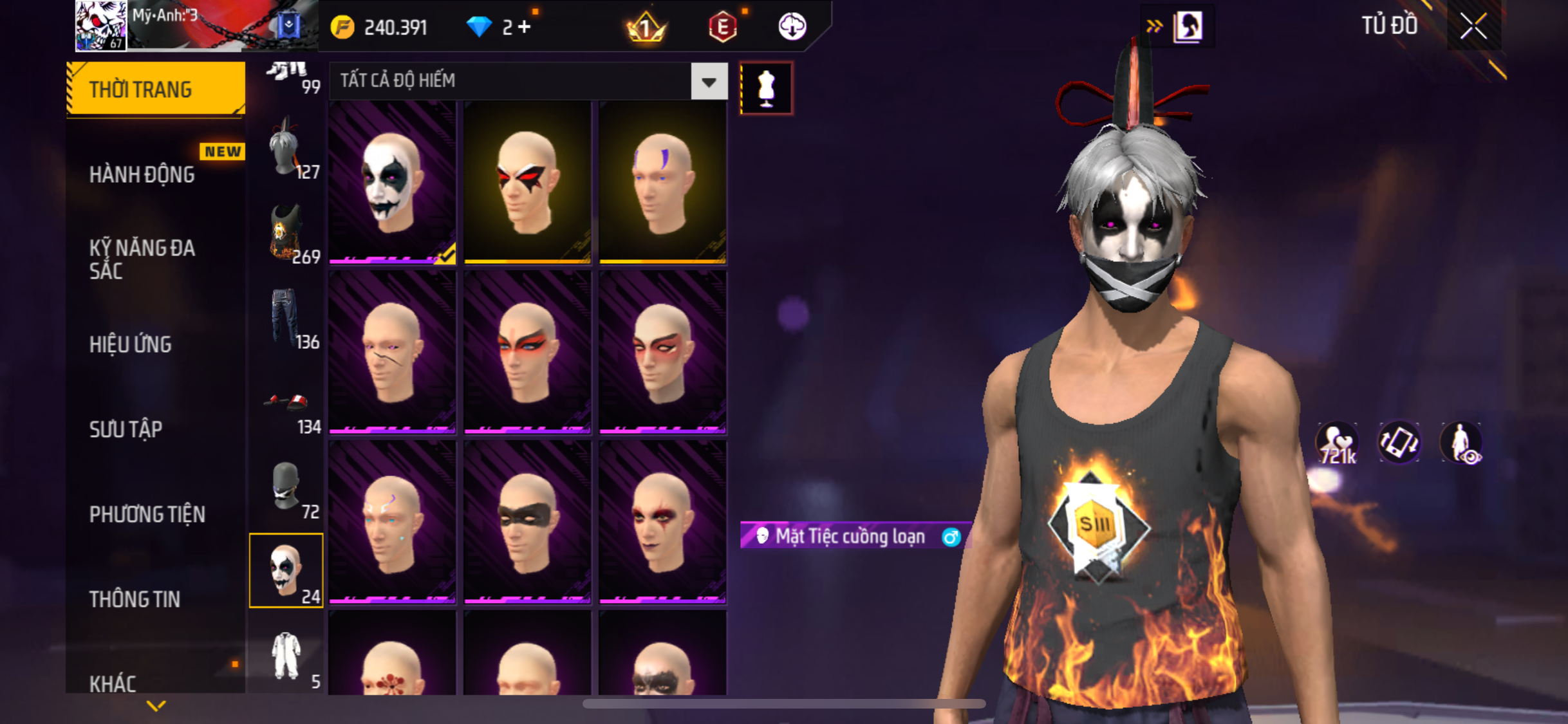The width and height of the screenshot is (1568, 724).
Task: Click the mannequin outfit preset button
Action: click(x=766, y=88)
